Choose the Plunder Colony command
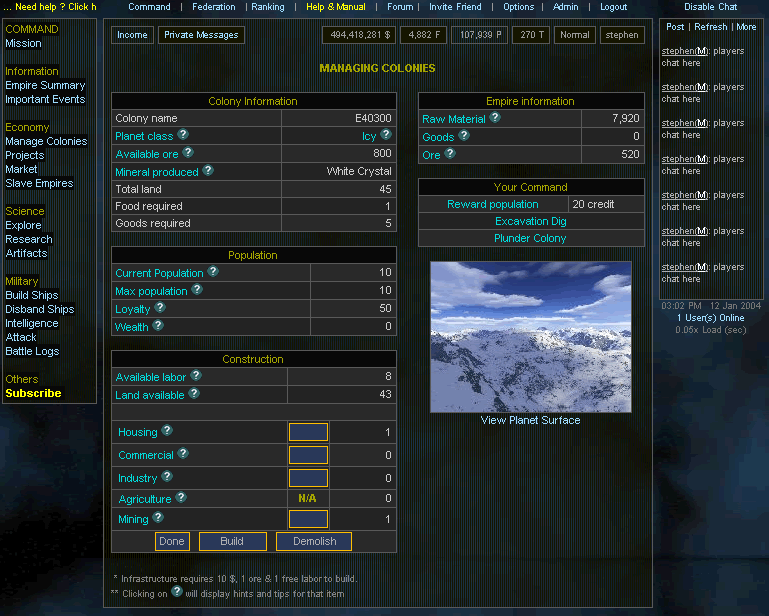The width and height of the screenshot is (769, 616). pos(530,238)
